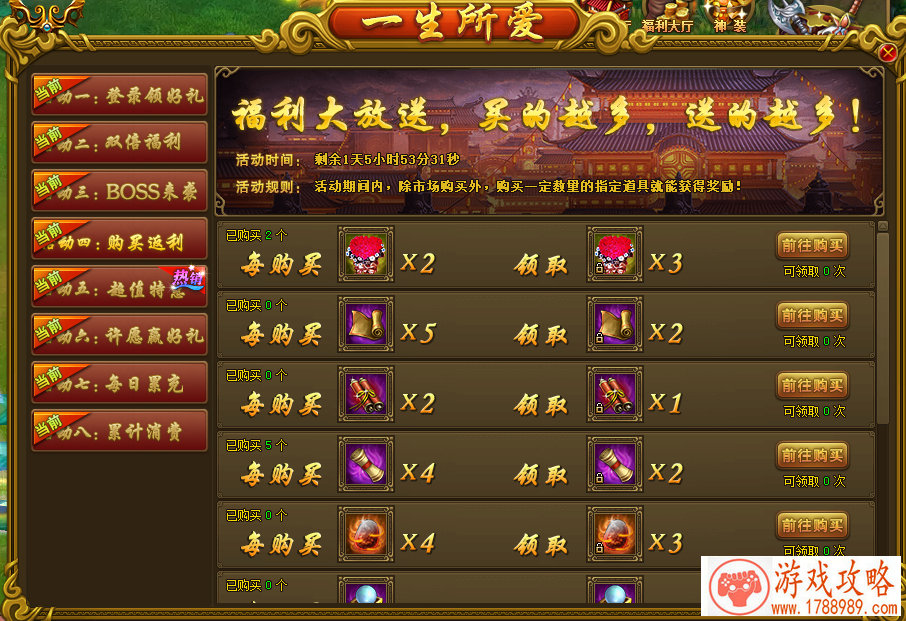Open the 活动八:累计消费 tab
This screenshot has height=621, width=906.
point(120,430)
